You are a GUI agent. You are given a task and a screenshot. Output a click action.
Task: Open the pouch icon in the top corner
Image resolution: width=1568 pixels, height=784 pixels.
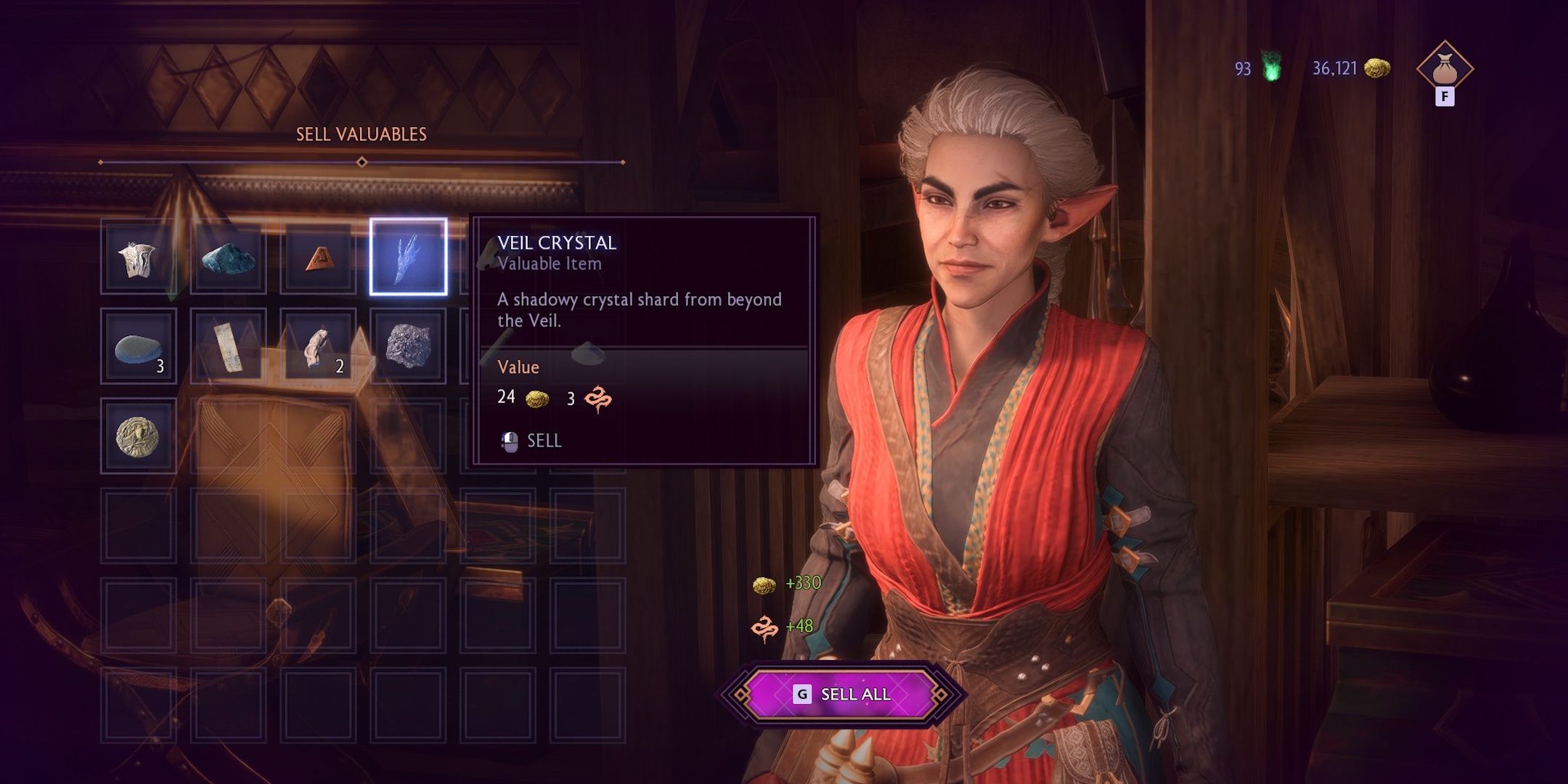(1444, 69)
